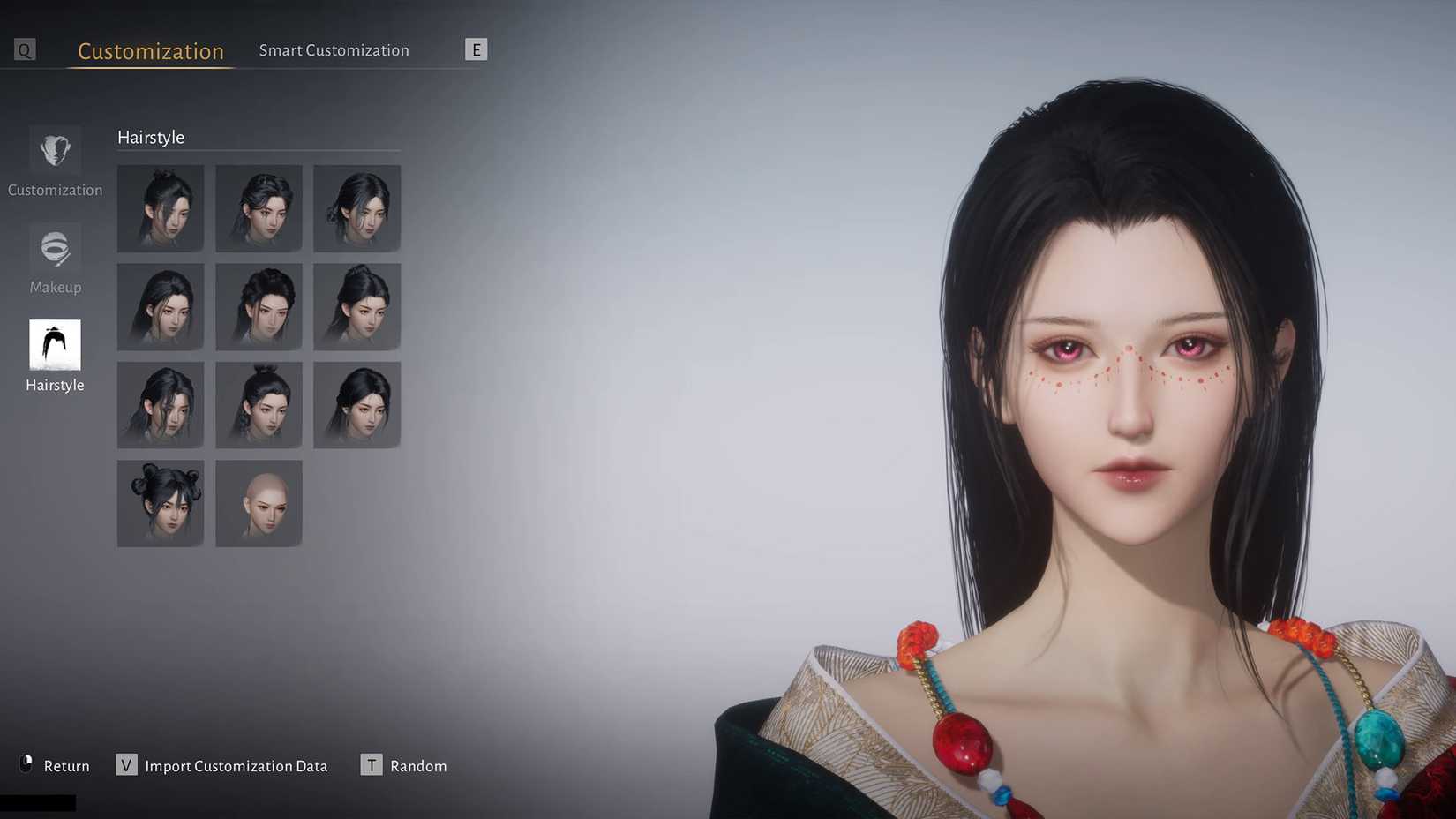This screenshot has height=819, width=1456.
Task: Open the face Customization category
Action: pyautogui.click(x=55, y=151)
